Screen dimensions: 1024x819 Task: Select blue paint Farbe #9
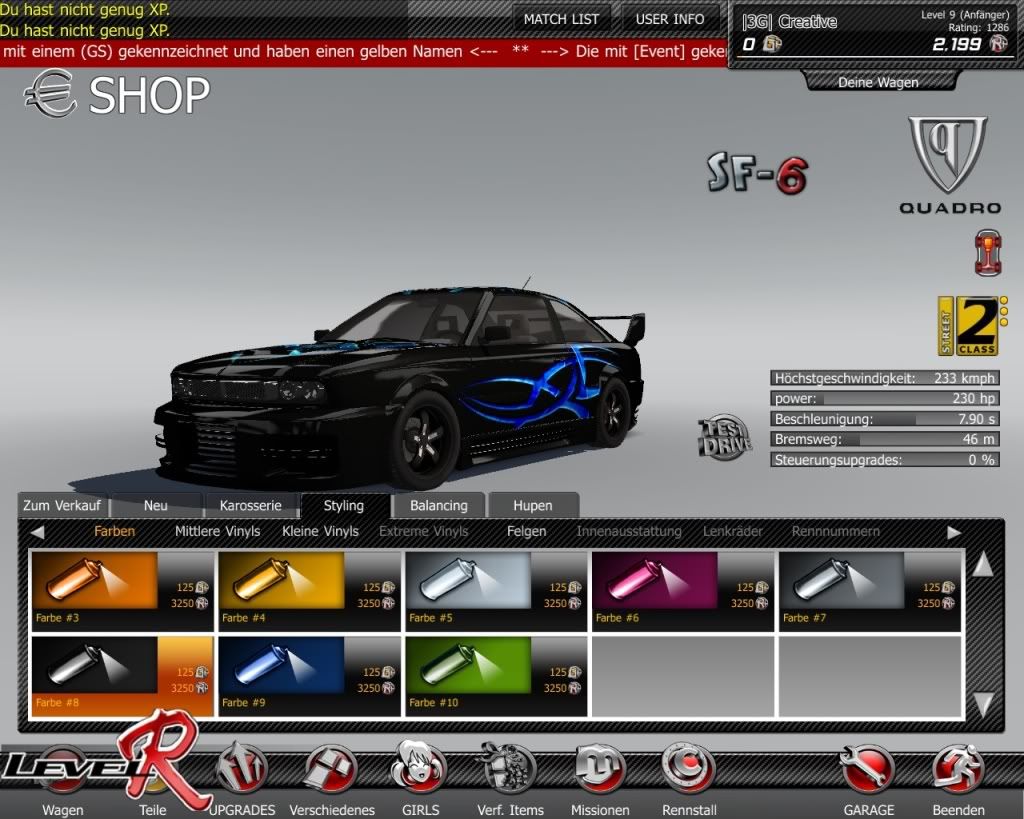(x=308, y=676)
